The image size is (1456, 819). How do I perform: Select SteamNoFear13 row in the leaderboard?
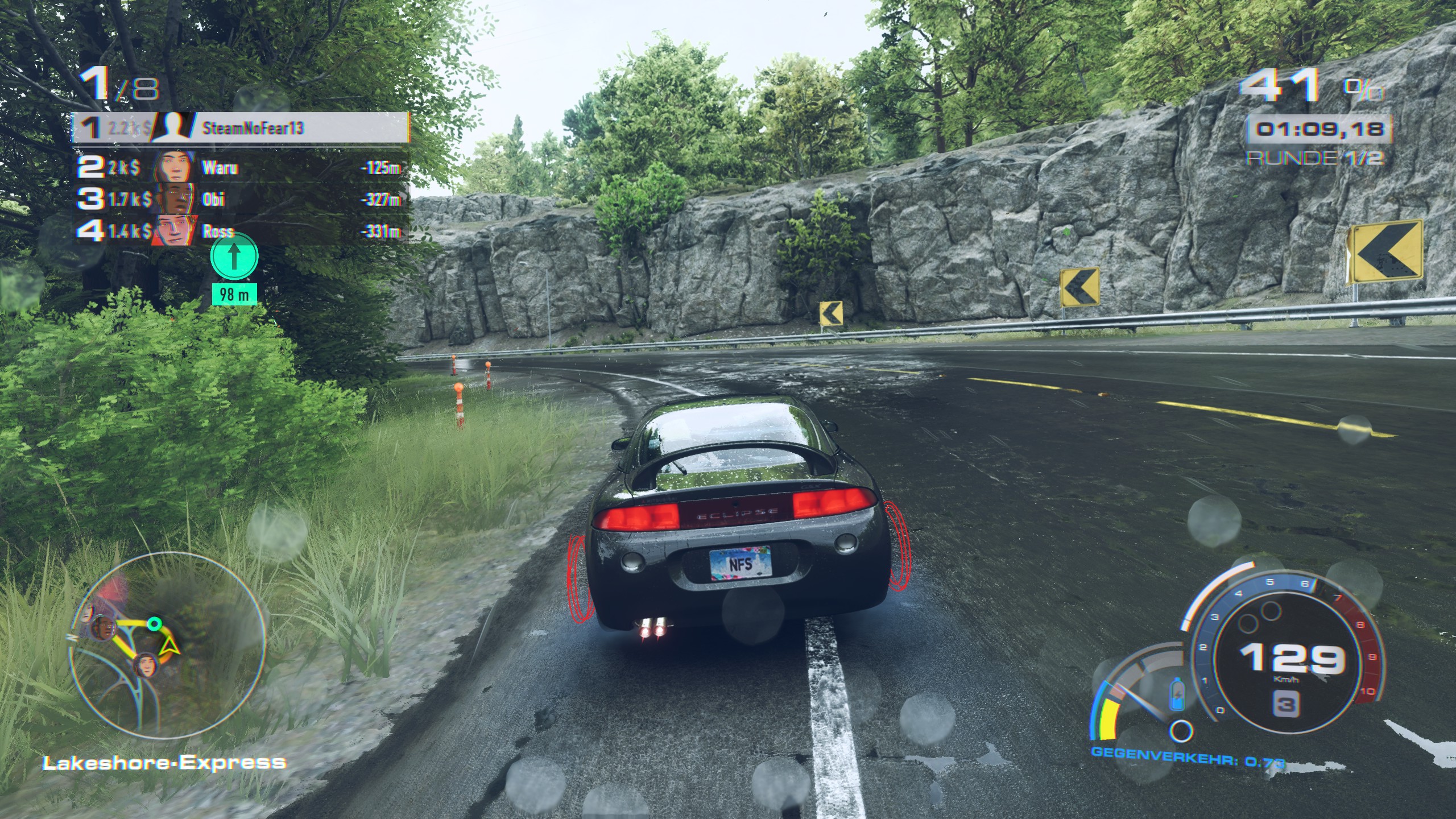click(240, 128)
